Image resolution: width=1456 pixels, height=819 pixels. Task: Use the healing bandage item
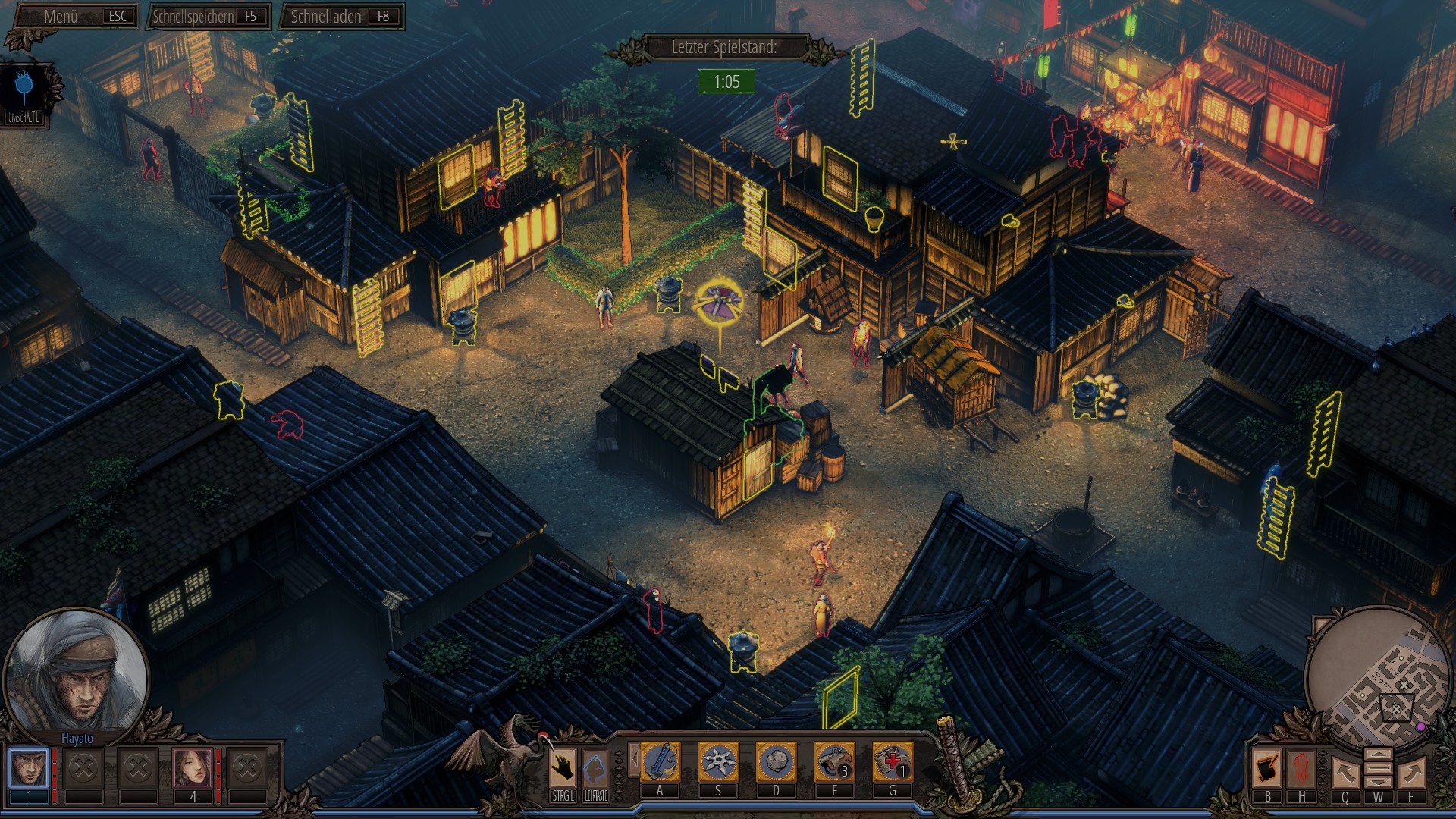coord(893,762)
